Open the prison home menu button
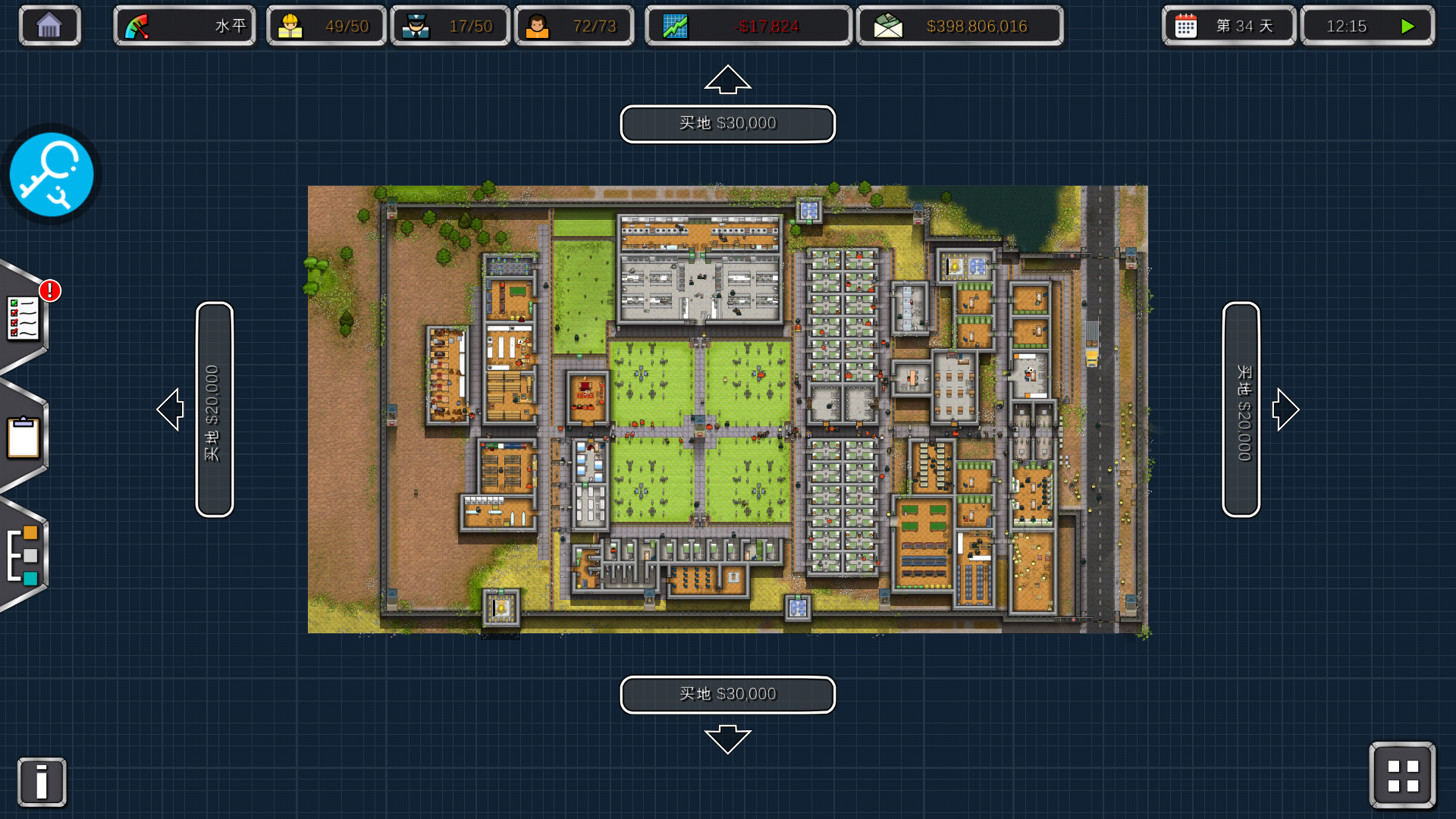 tap(49, 26)
